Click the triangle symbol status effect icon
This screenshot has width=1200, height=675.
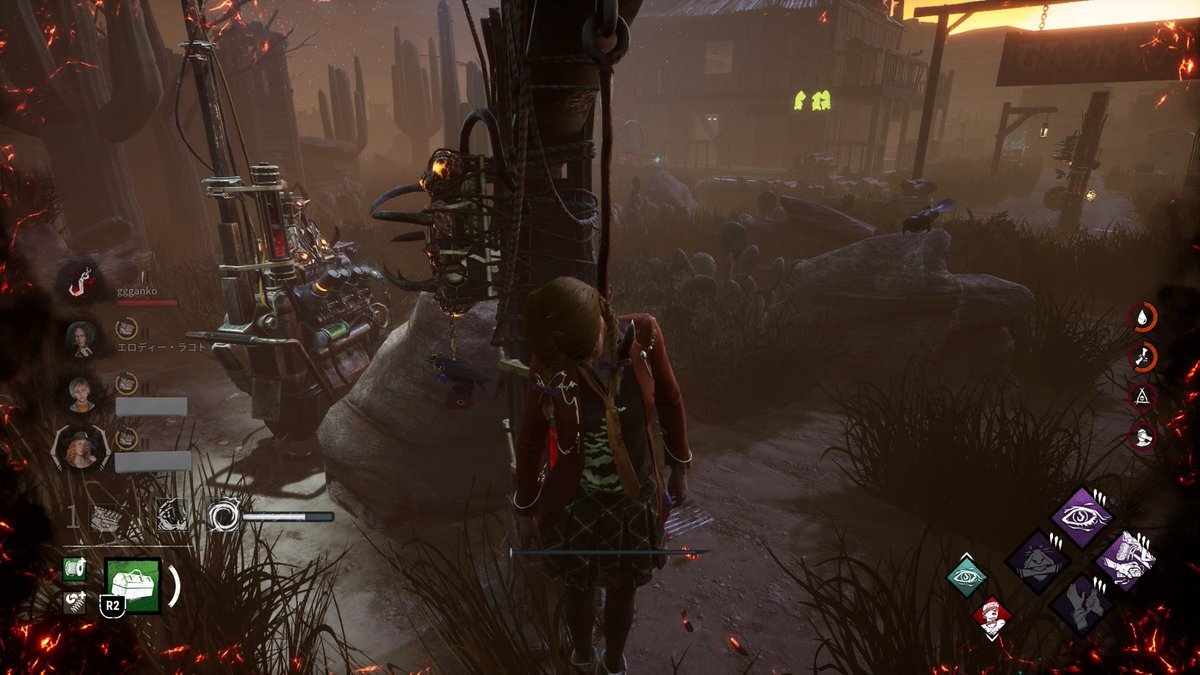[1143, 396]
